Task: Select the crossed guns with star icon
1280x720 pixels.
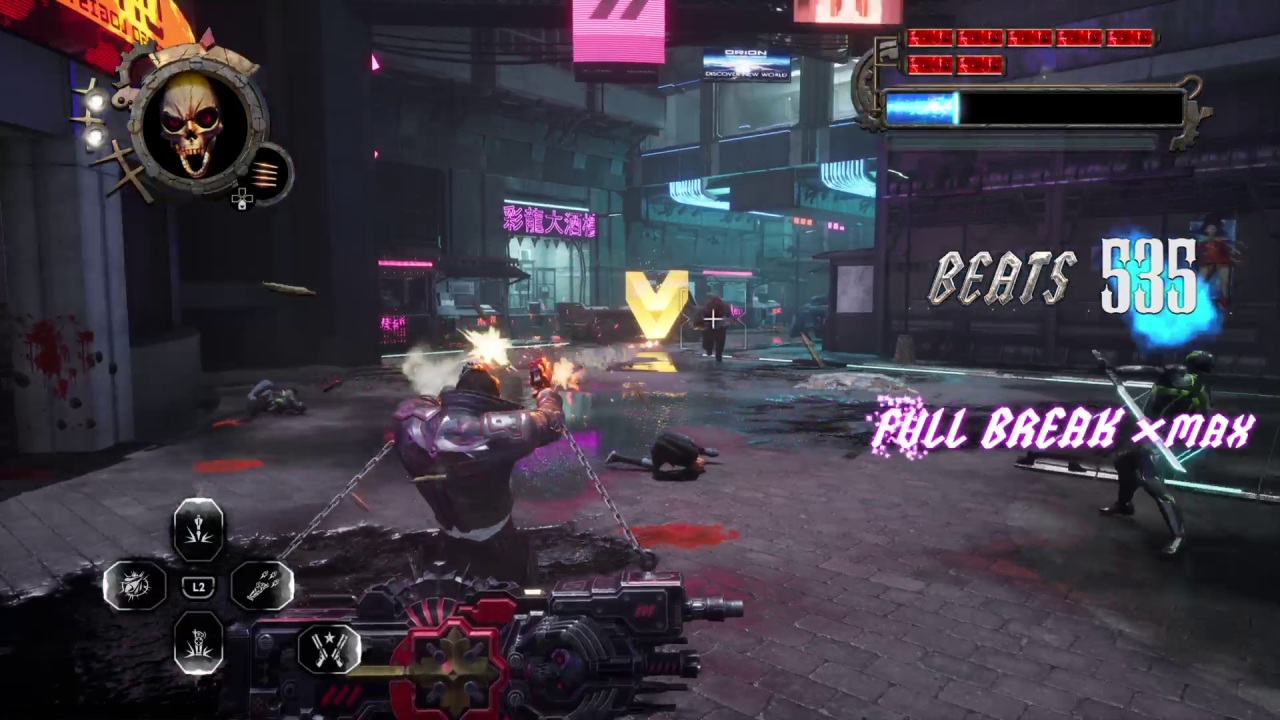Action: click(328, 649)
